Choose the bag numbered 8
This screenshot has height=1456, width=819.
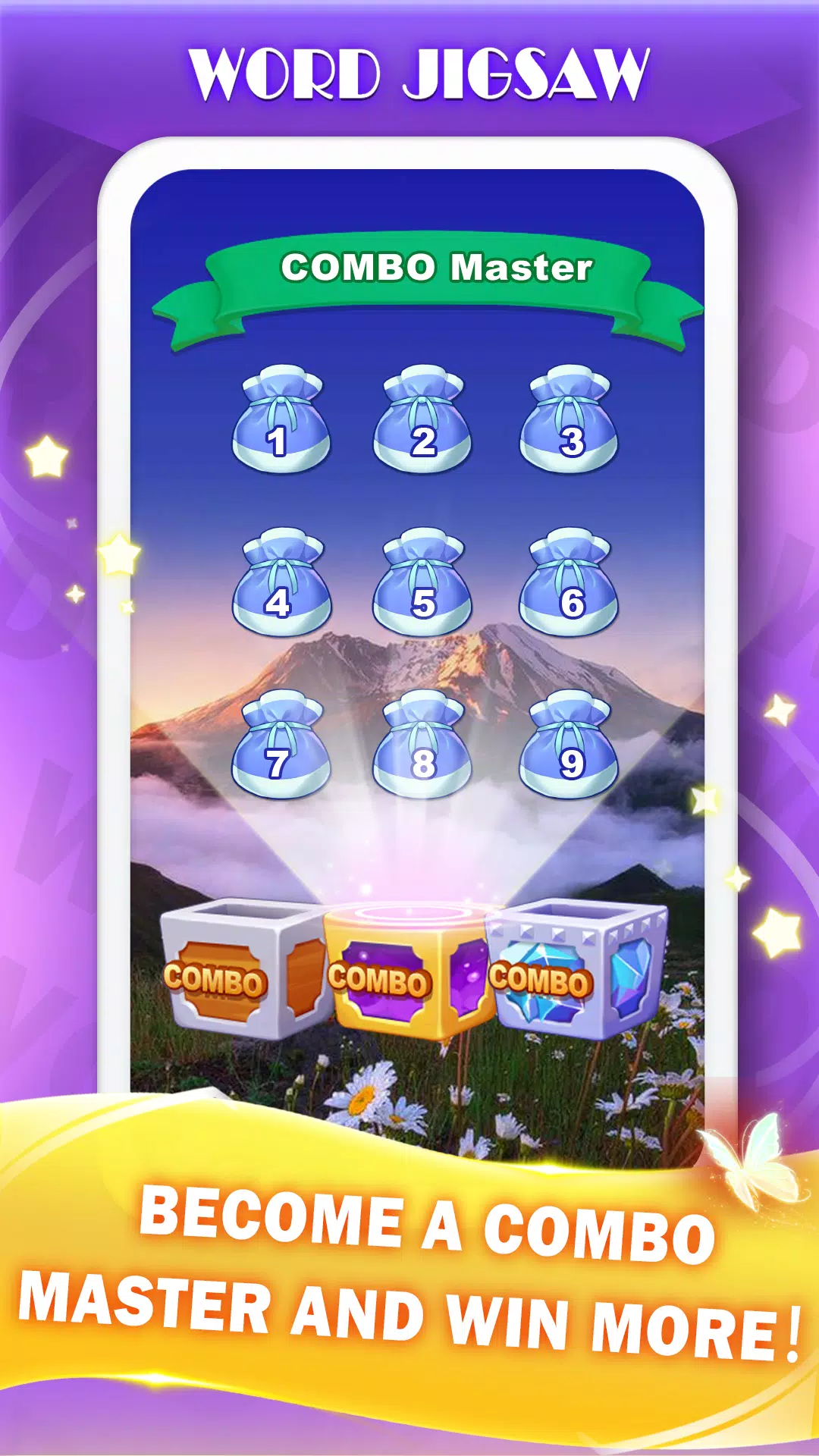coord(422,745)
